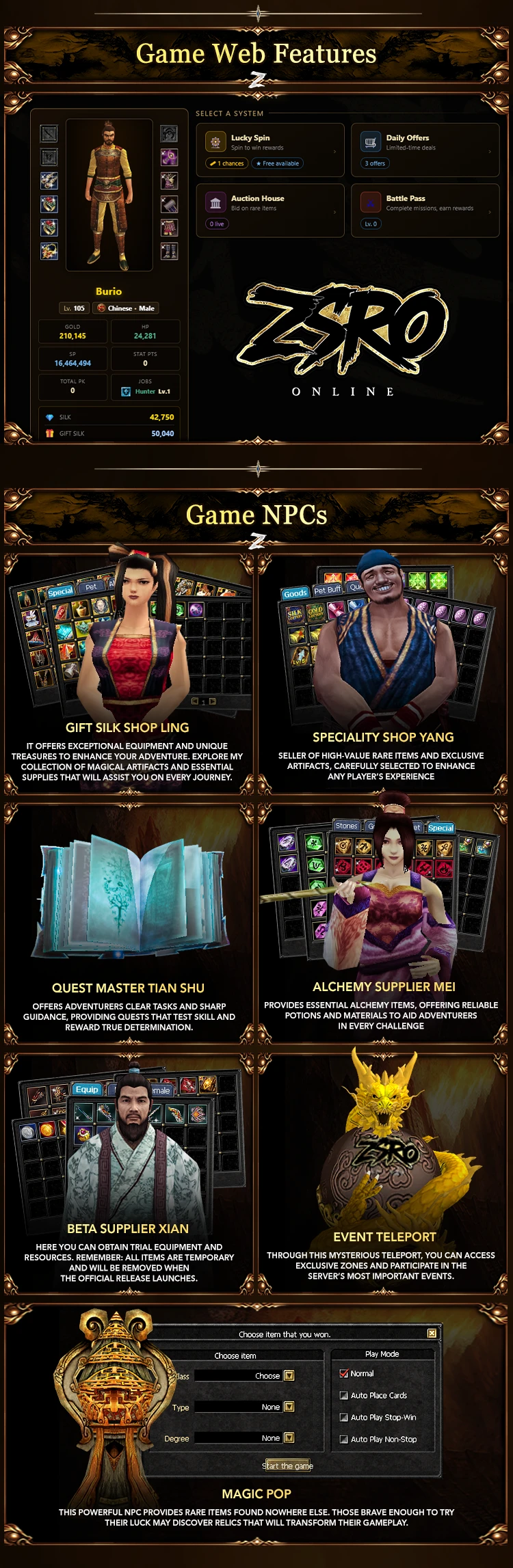The width and height of the screenshot is (513, 1568).
Task: Close the Magic Pop item window
Action: pyautogui.click(x=432, y=1333)
